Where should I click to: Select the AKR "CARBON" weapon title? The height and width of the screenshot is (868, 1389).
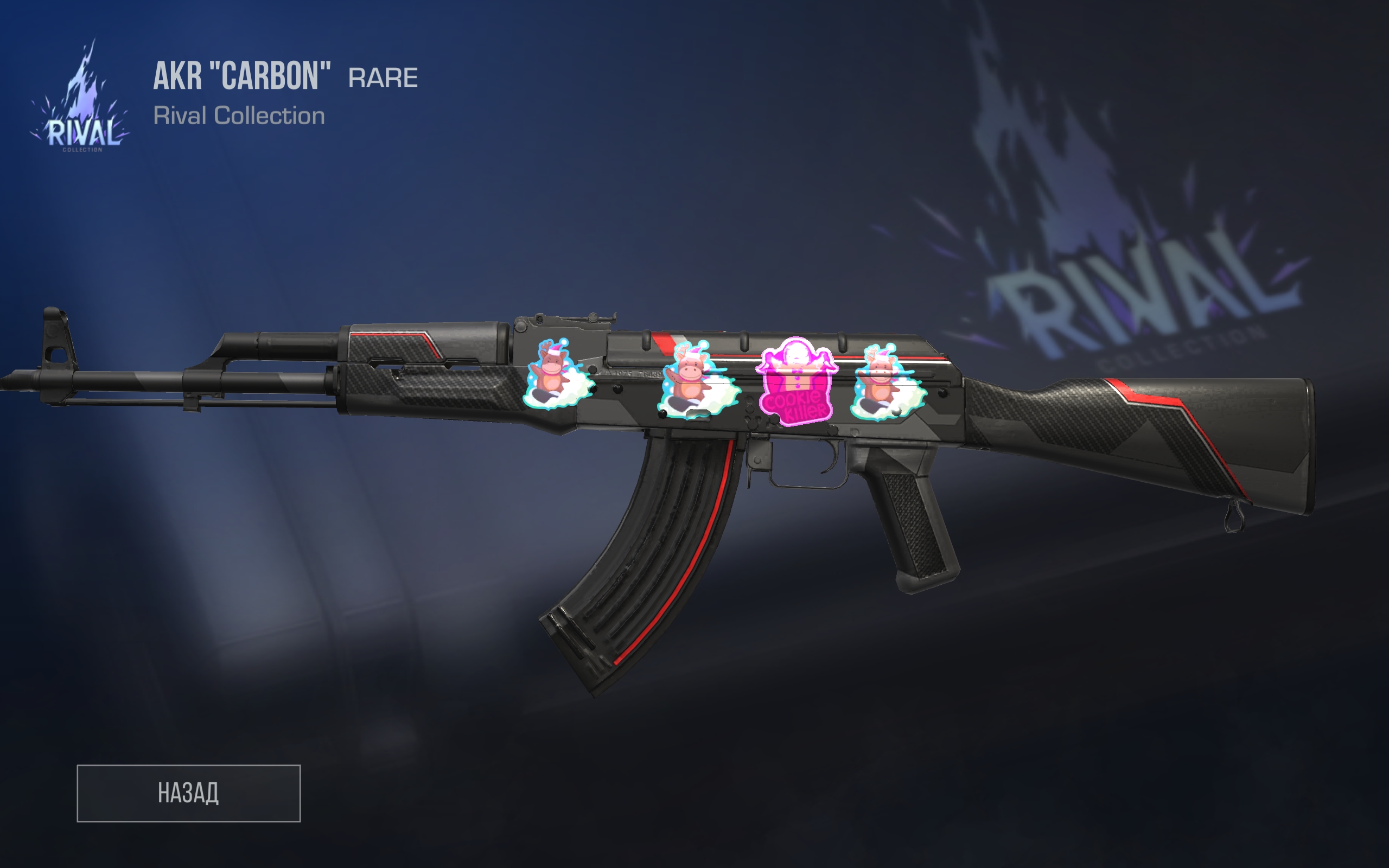[x=241, y=78]
